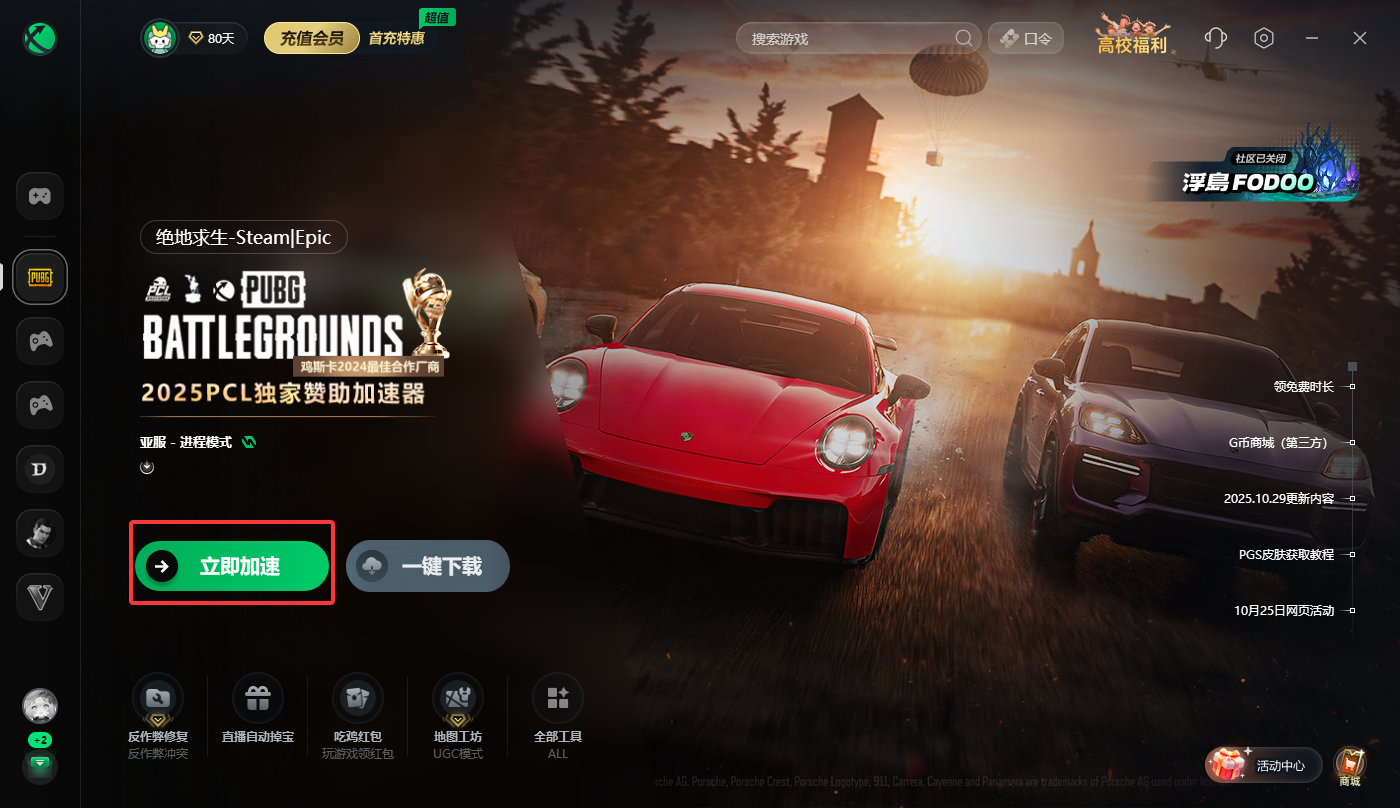Close the launcher window
The image size is (1400, 808).
[1360, 38]
